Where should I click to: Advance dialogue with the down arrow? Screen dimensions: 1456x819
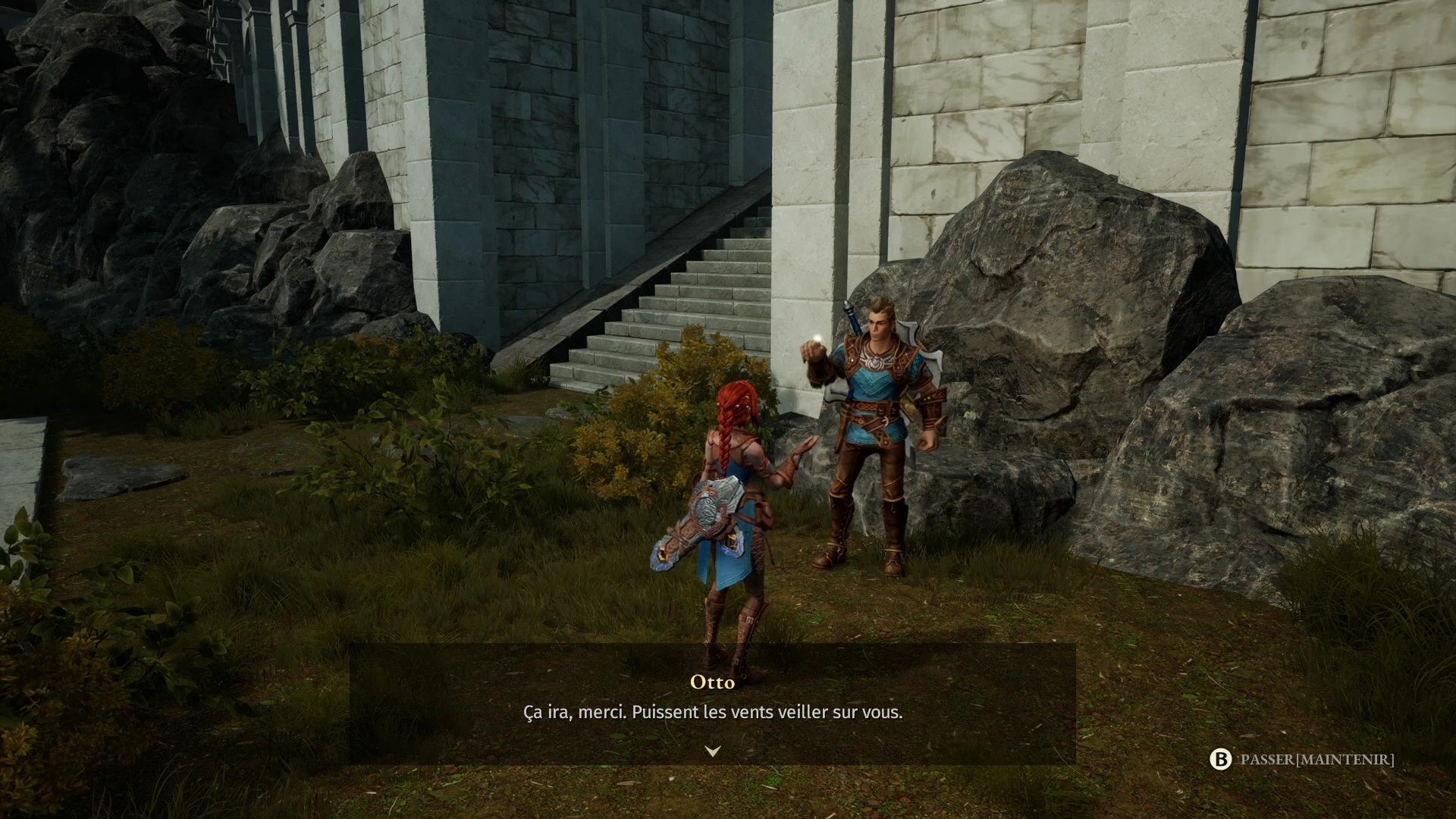712,751
